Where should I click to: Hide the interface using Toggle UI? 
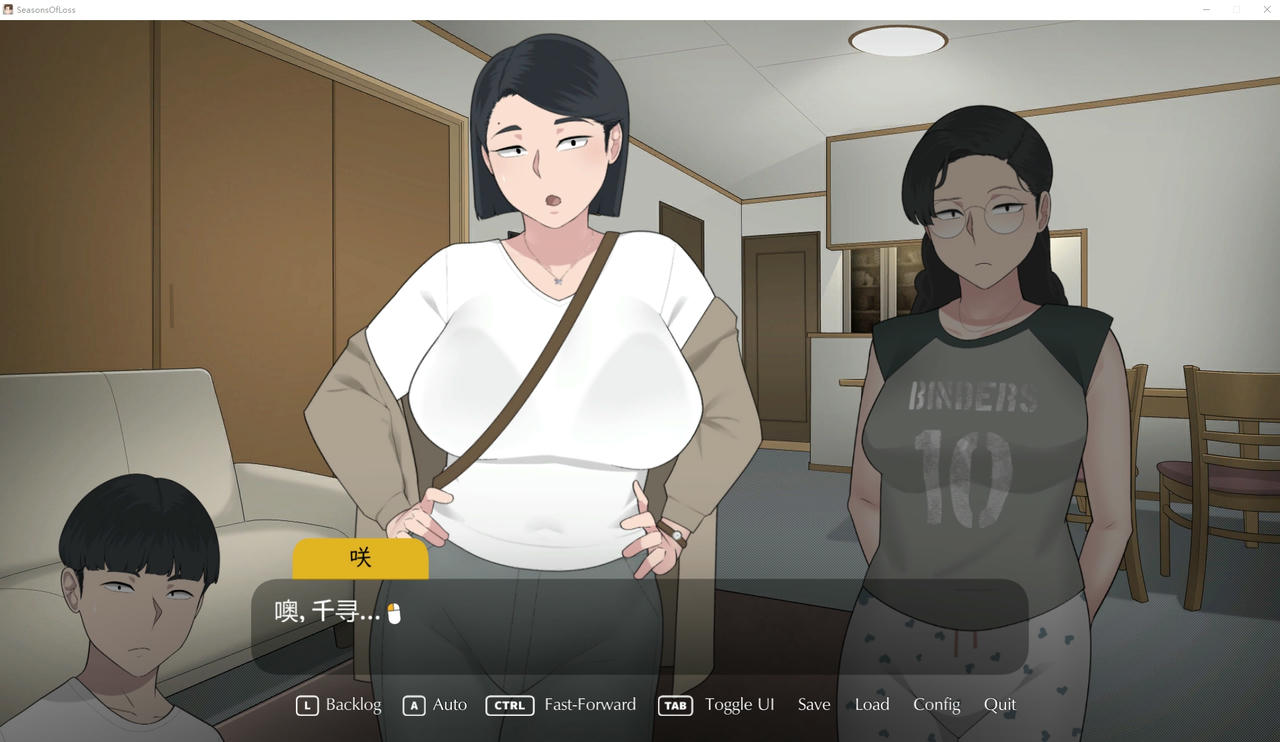click(739, 705)
